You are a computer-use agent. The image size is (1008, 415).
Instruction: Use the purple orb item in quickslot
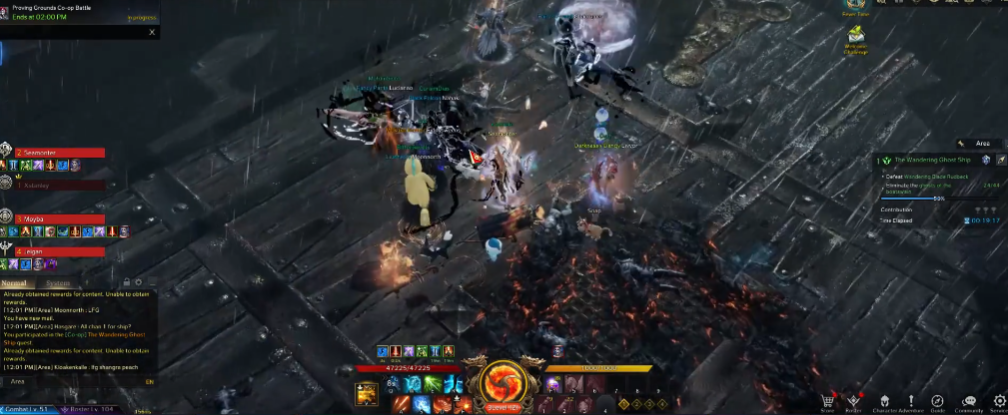(551, 385)
